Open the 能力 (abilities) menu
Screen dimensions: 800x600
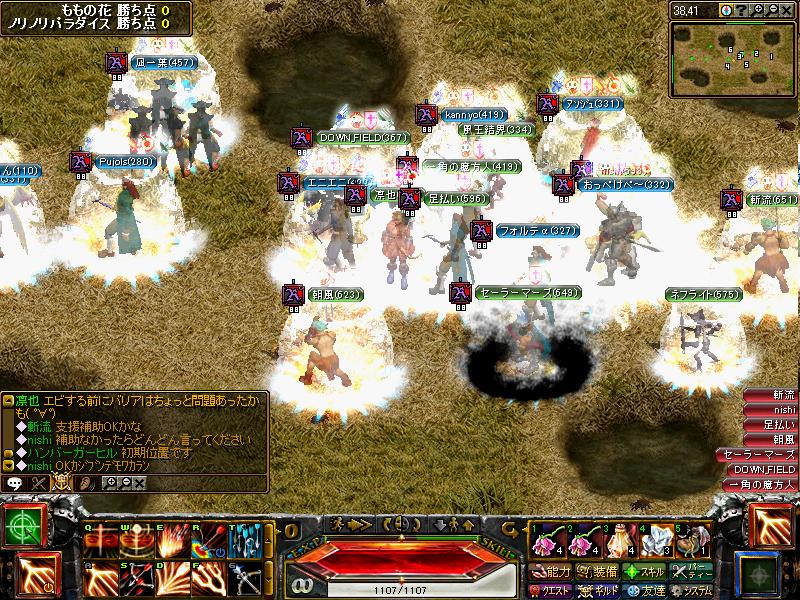552,572
